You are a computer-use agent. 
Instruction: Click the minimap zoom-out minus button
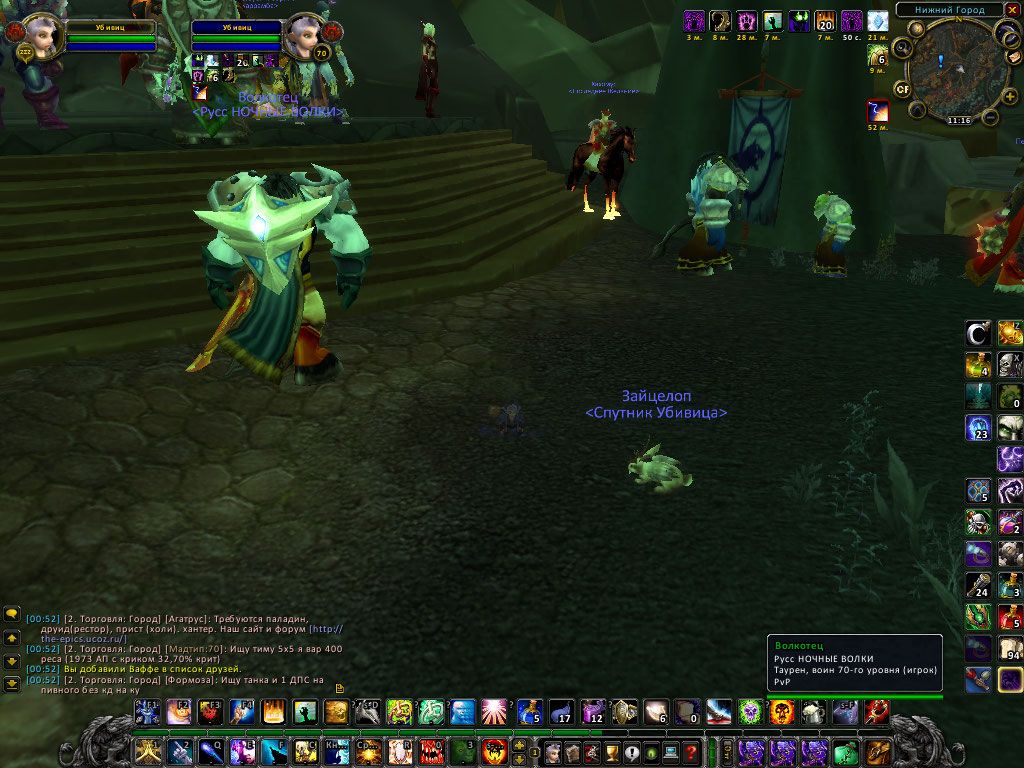(990, 117)
